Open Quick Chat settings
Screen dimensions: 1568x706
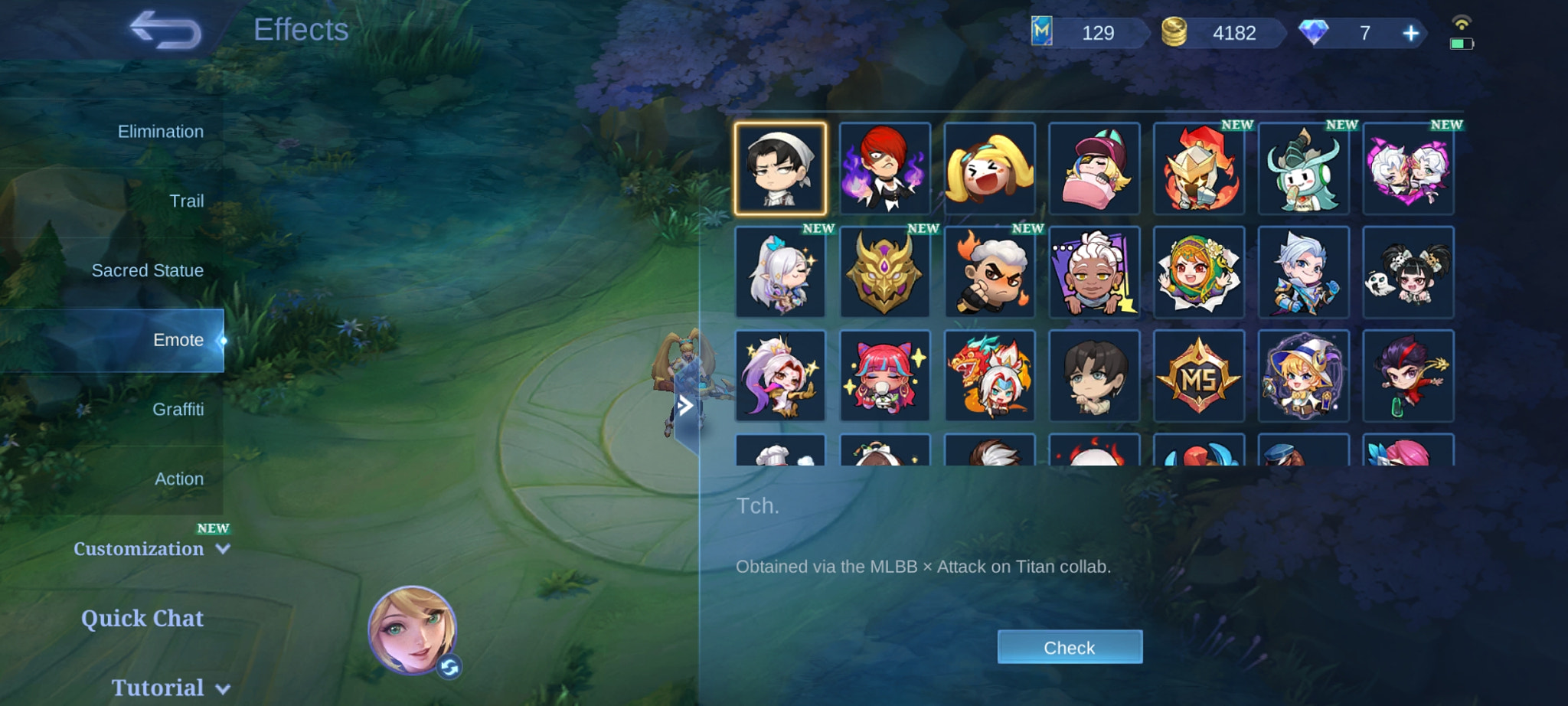coord(142,618)
